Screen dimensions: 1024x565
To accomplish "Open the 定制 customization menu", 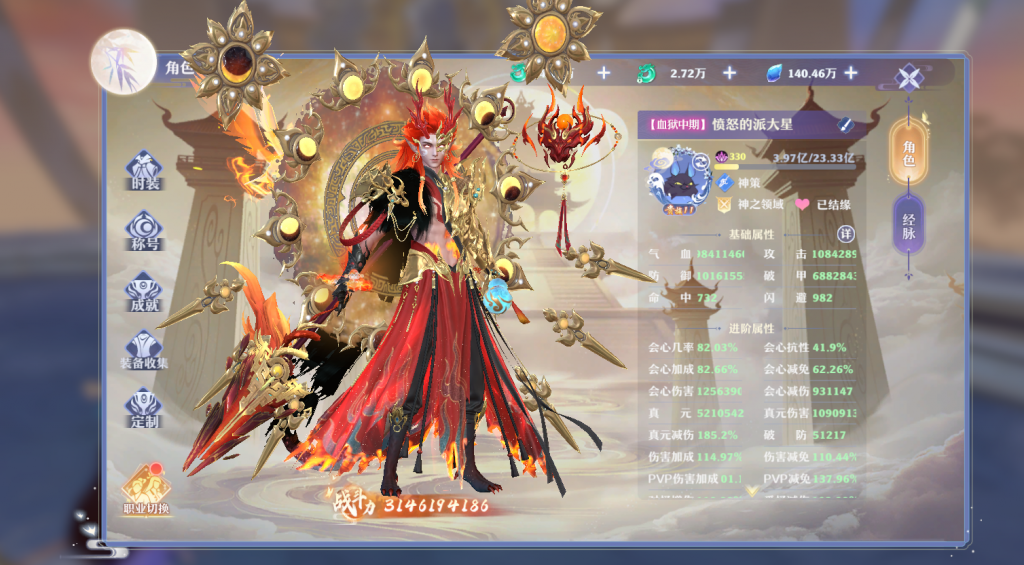I will tap(145, 408).
